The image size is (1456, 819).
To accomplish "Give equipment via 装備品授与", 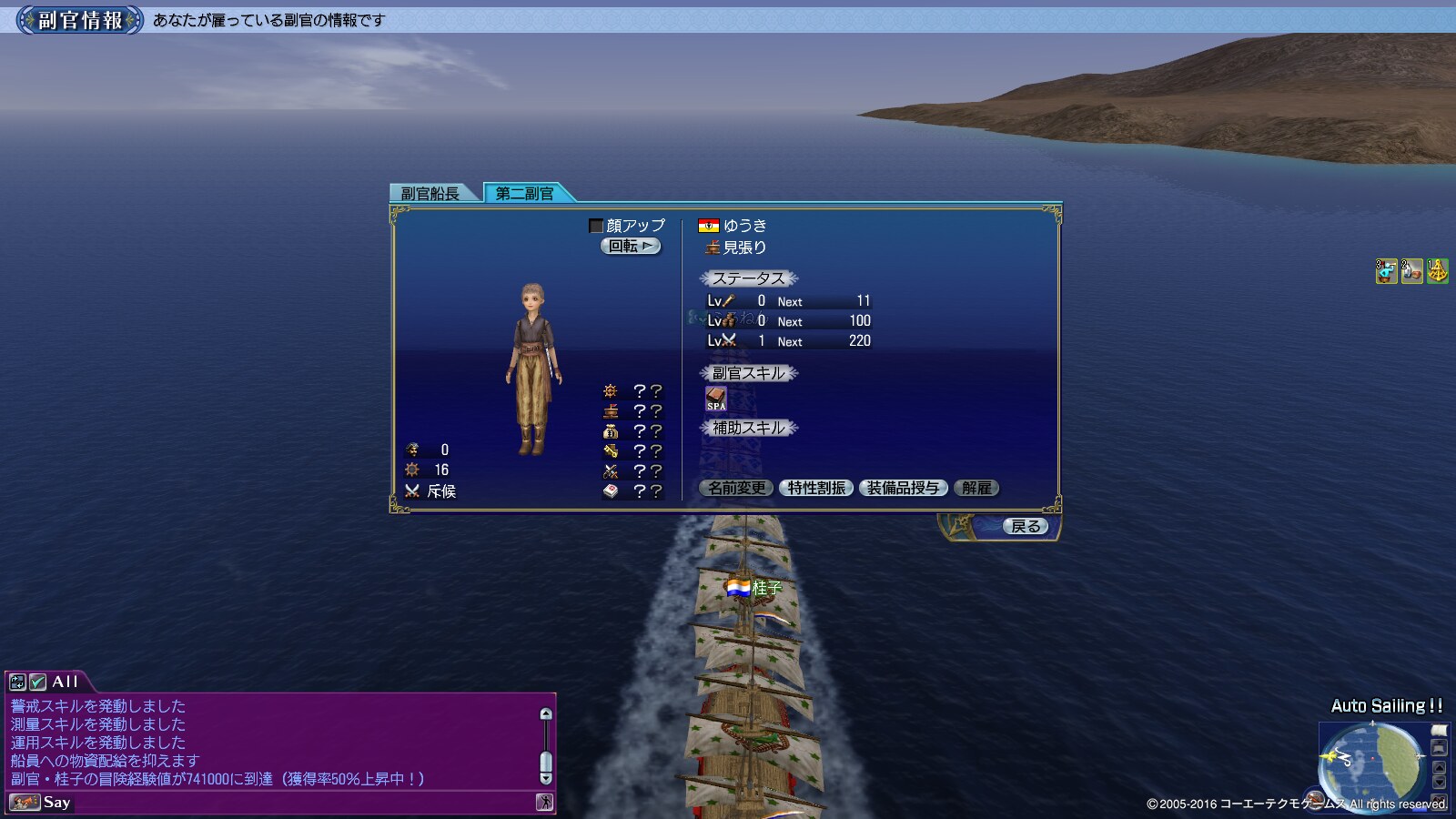I will pyautogui.click(x=903, y=489).
